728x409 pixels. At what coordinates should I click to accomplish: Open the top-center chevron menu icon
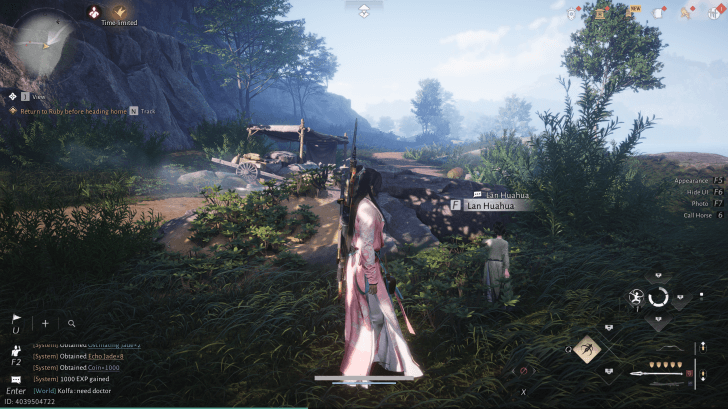[363, 9]
